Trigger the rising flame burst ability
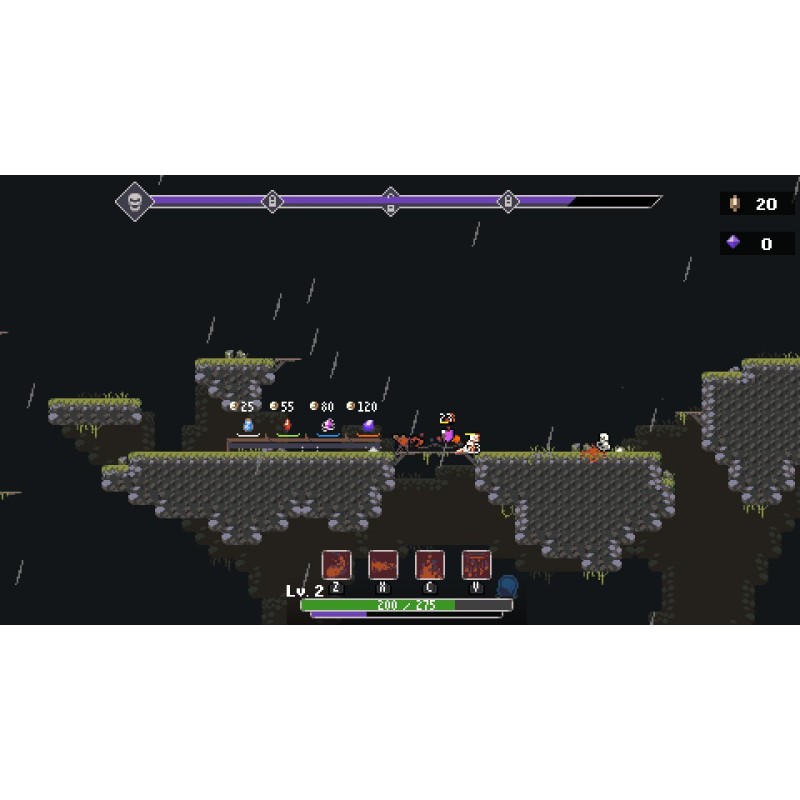The width and height of the screenshot is (800, 800). tap(430, 565)
